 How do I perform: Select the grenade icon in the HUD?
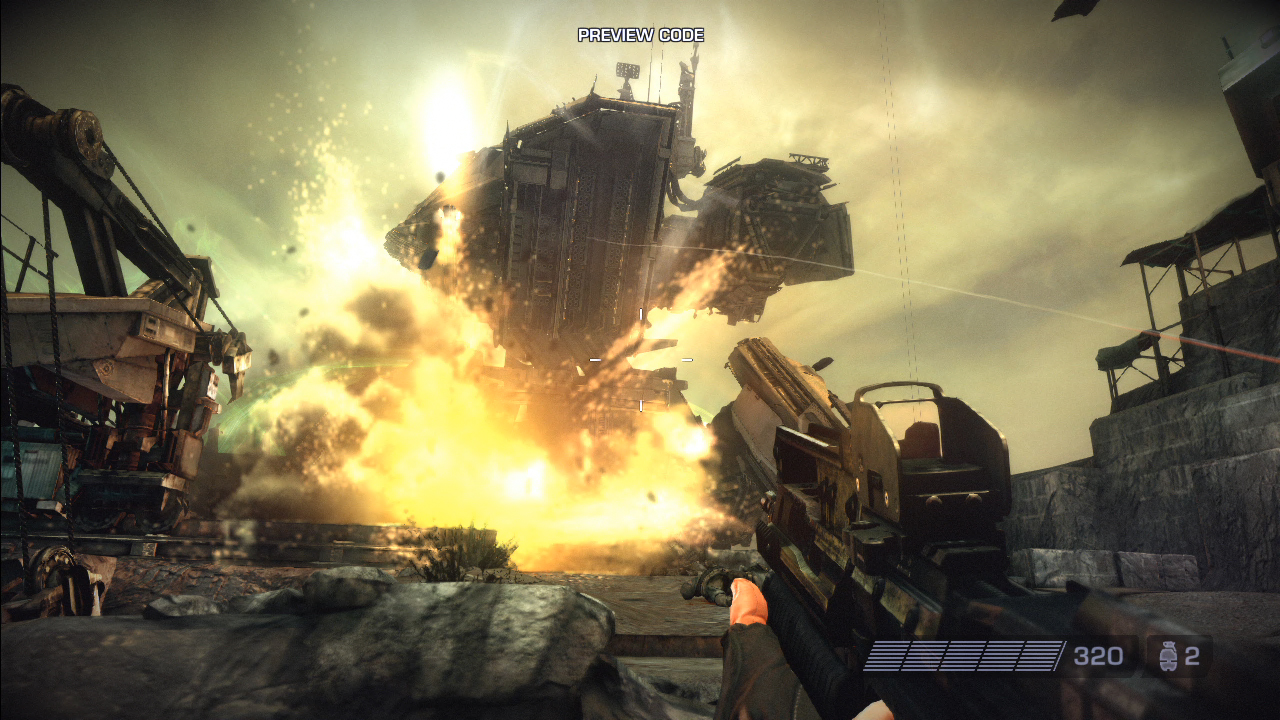click(1166, 656)
